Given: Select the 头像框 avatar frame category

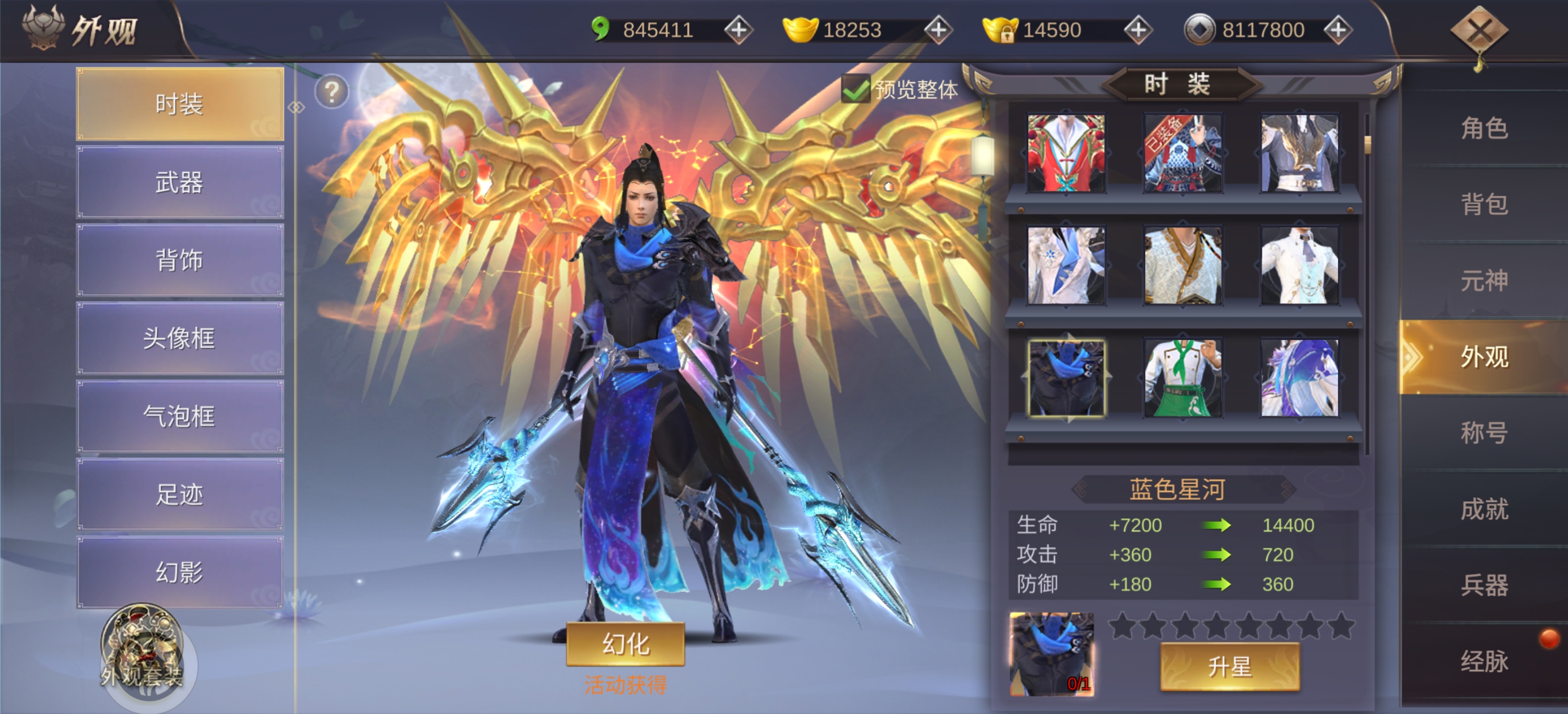Looking at the screenshot, I should click(x=180, y=338).
